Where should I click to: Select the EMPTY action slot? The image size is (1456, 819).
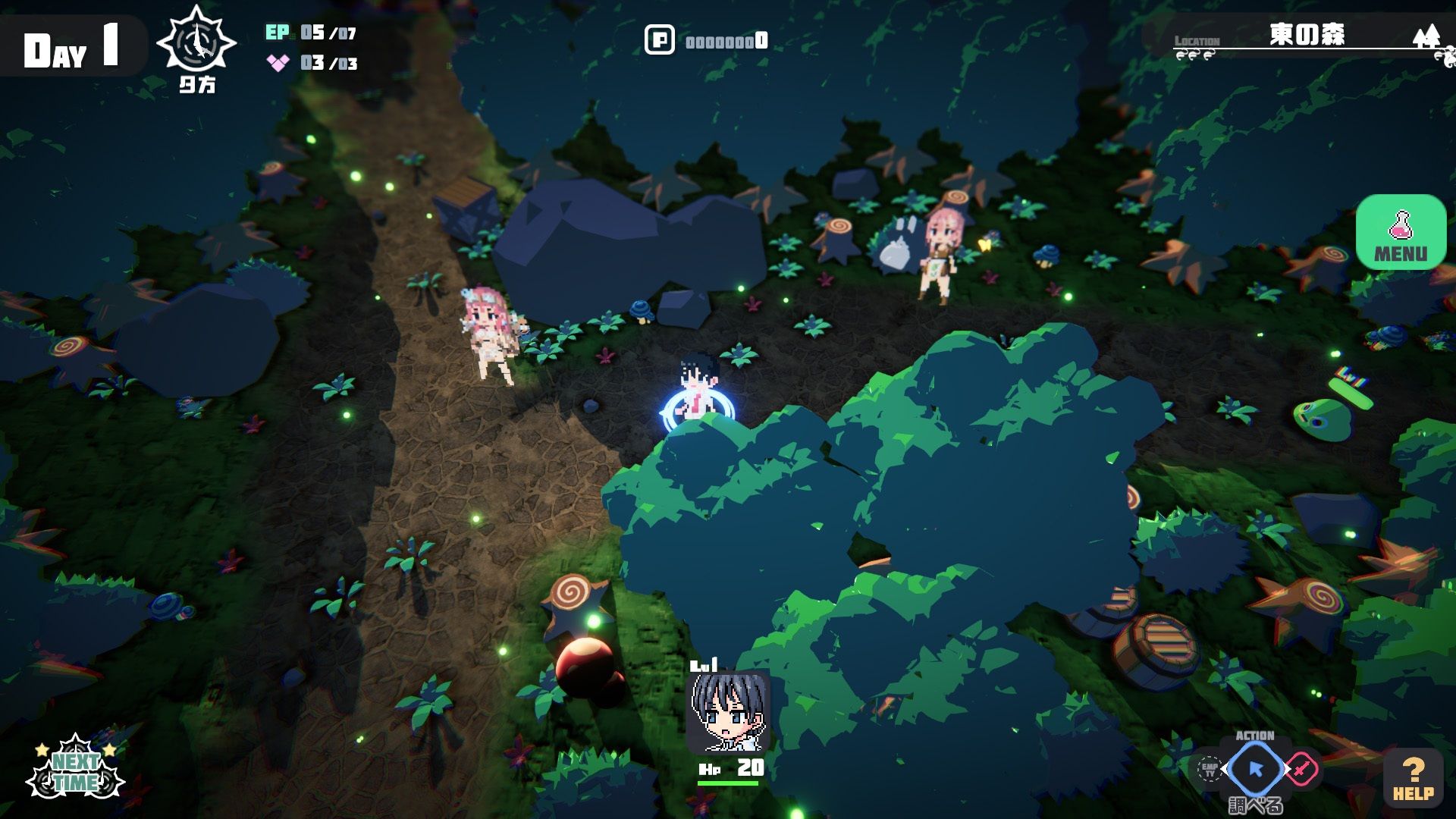point(1209,770)
